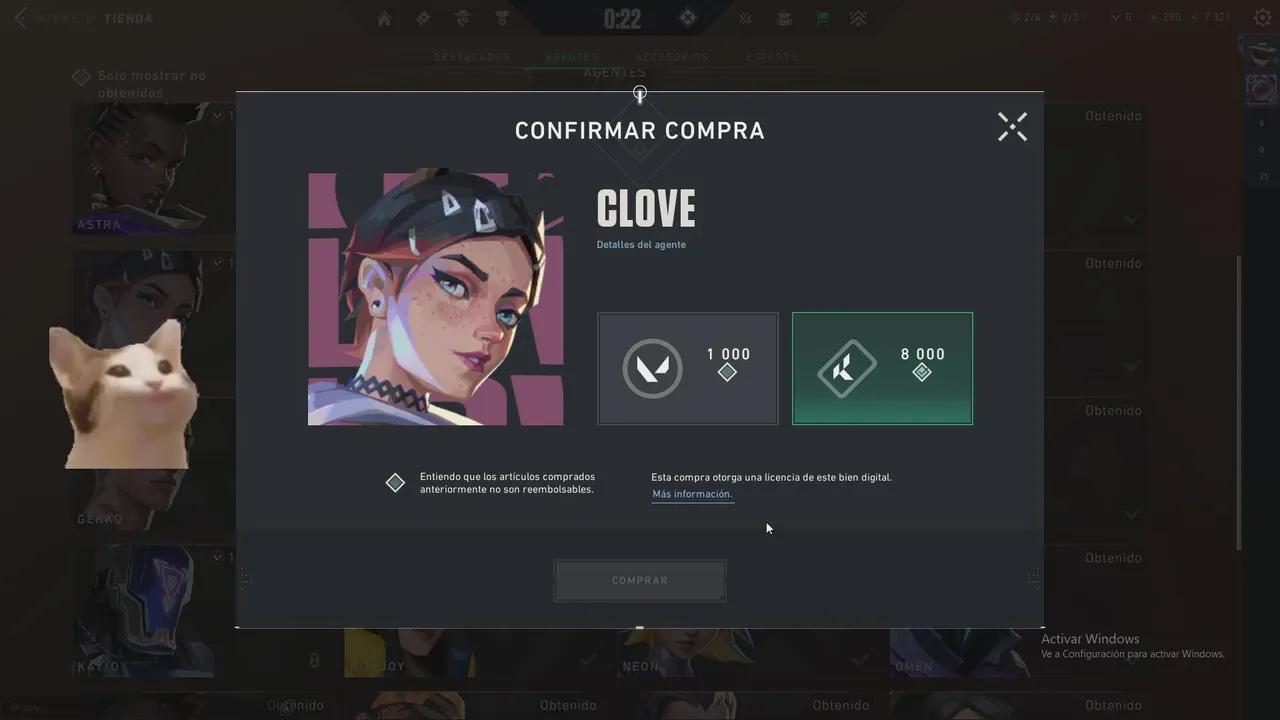Enable the Solo mostrar no obtenidos filter
The width and height of the screenshot is (1280, 720).
80,76
